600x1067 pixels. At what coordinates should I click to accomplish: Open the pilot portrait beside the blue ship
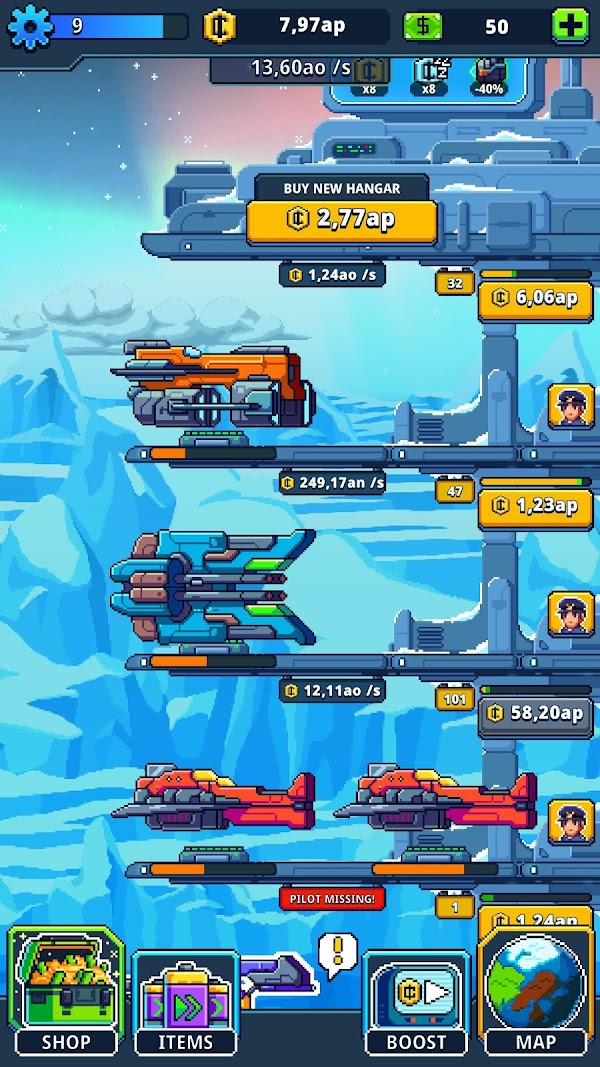571,613
